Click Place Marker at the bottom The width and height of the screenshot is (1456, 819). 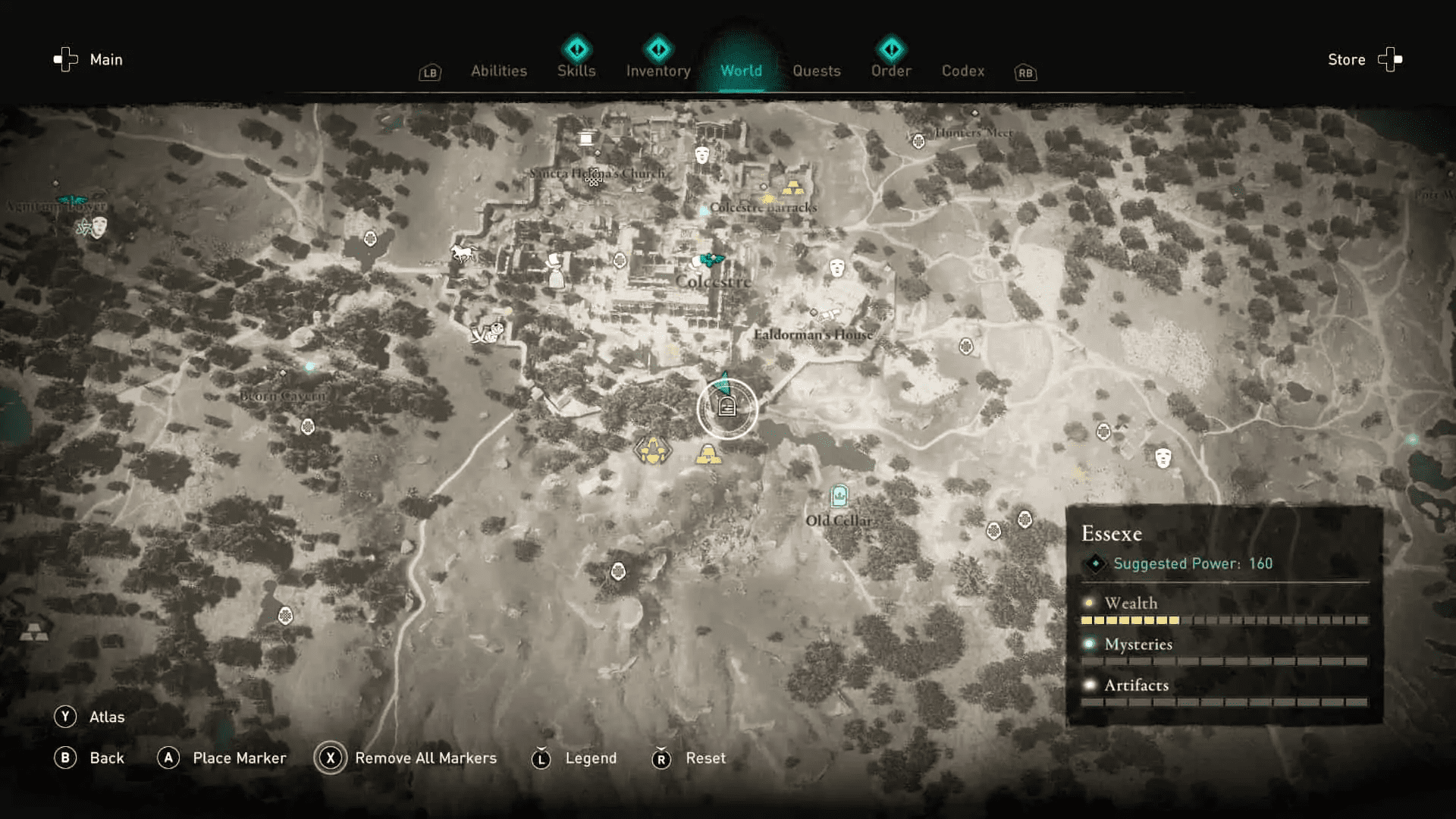[241, 758]
